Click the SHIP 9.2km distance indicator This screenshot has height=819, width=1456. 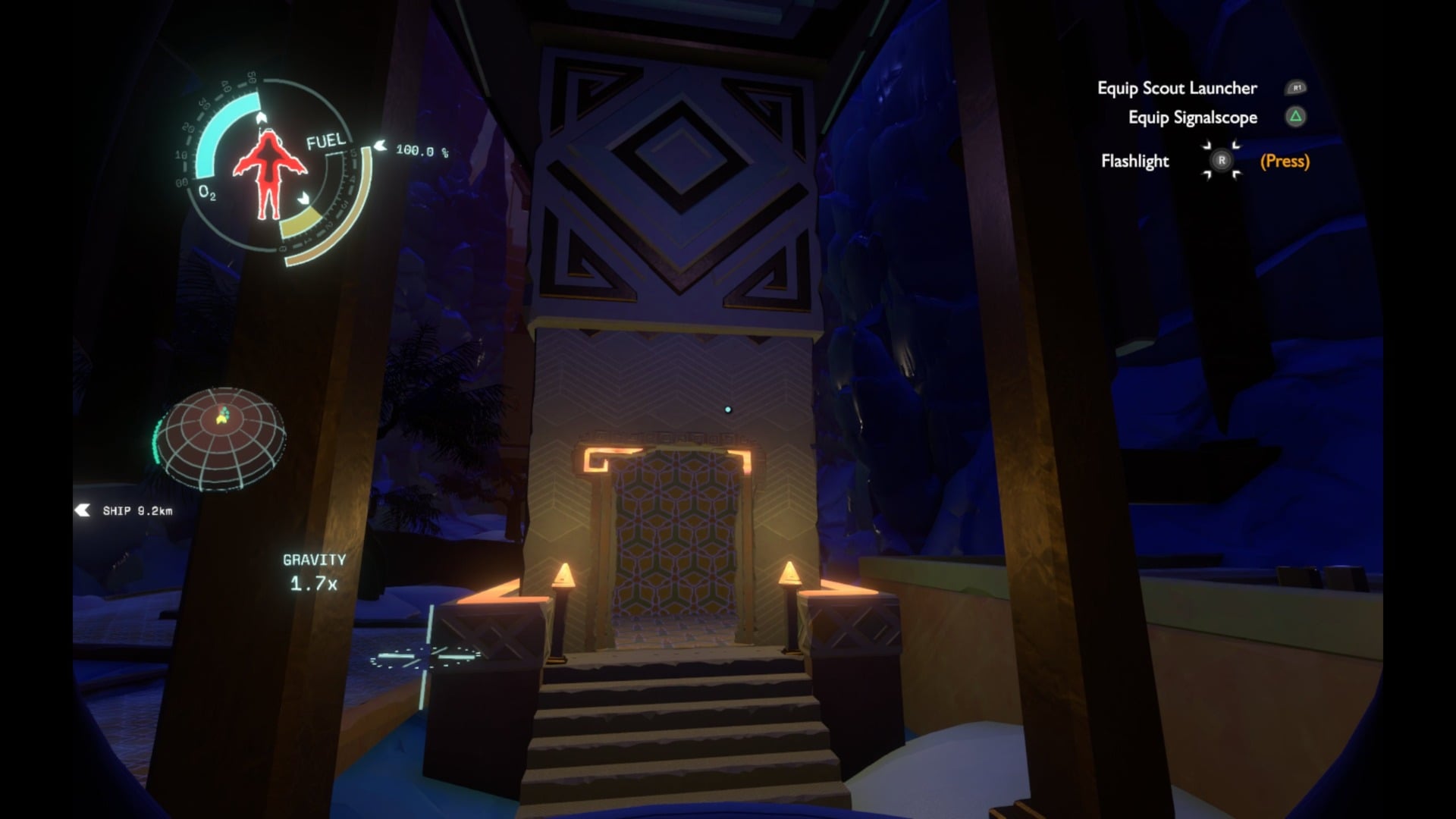coord(137,510)
